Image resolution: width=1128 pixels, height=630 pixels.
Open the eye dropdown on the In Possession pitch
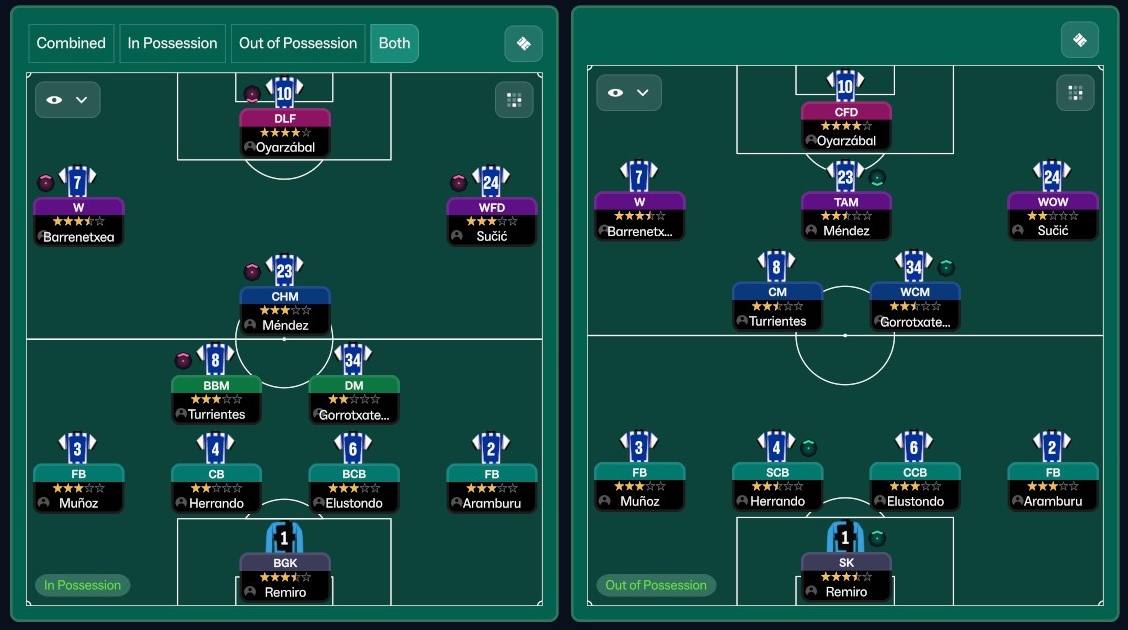click(x=68, y=100)
